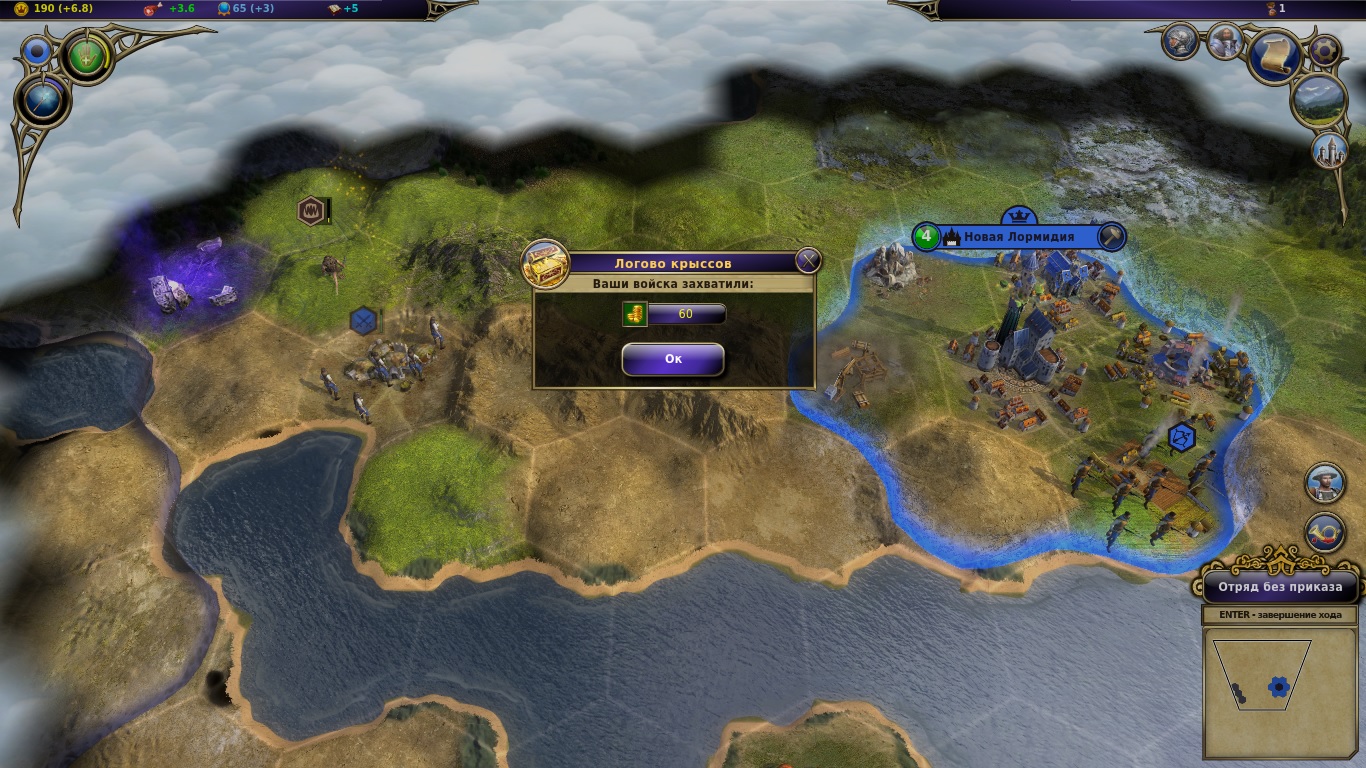Open the castle tower round button
Screen dimensions: 1366x768
pyautogui.click(x=1330, y=150)
